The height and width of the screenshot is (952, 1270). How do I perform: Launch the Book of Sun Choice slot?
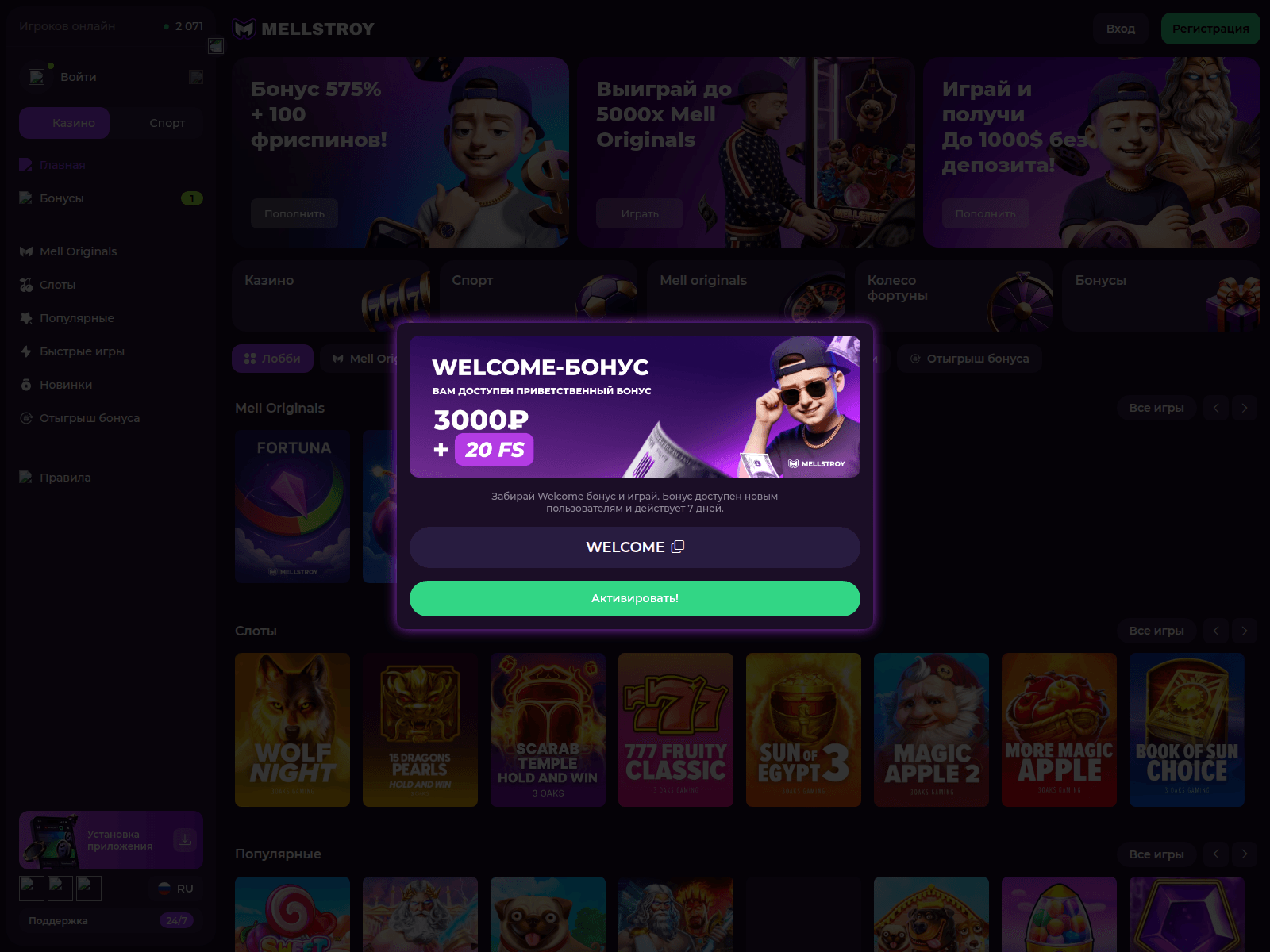1186,729
